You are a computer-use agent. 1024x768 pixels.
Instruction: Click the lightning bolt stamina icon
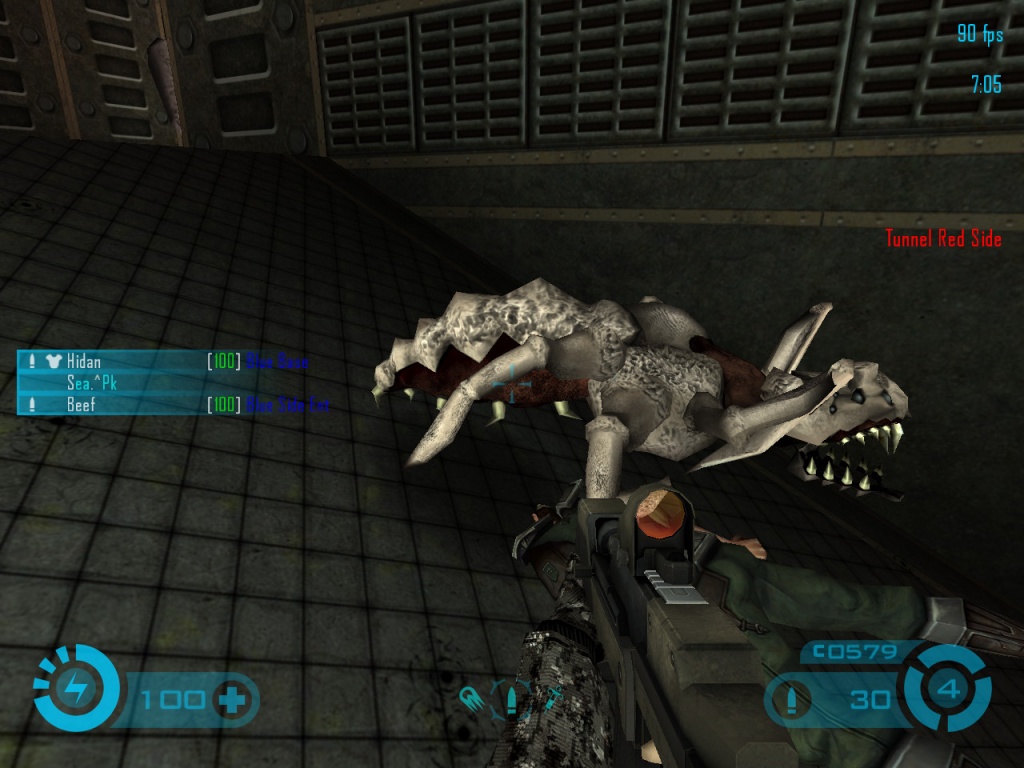[x=75, y=687]
